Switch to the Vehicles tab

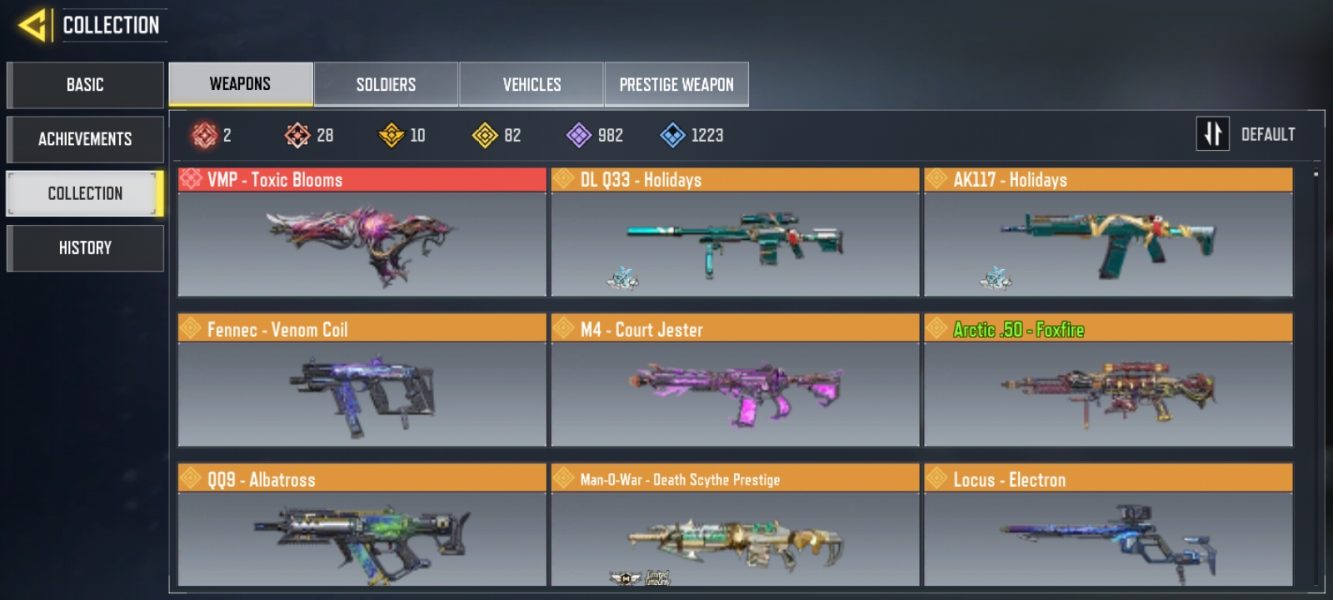531,85
